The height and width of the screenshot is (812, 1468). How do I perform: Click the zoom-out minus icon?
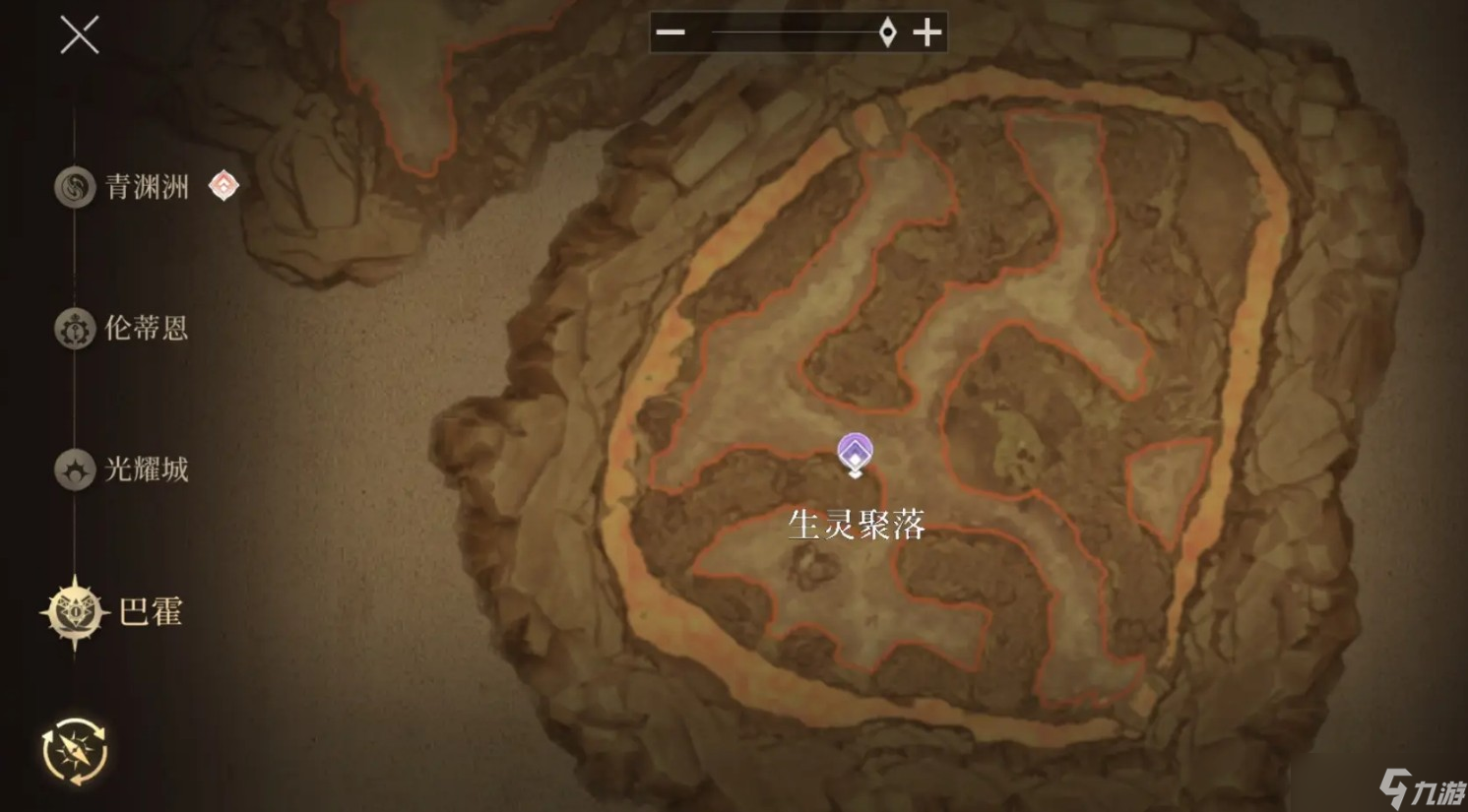point(670,31)
